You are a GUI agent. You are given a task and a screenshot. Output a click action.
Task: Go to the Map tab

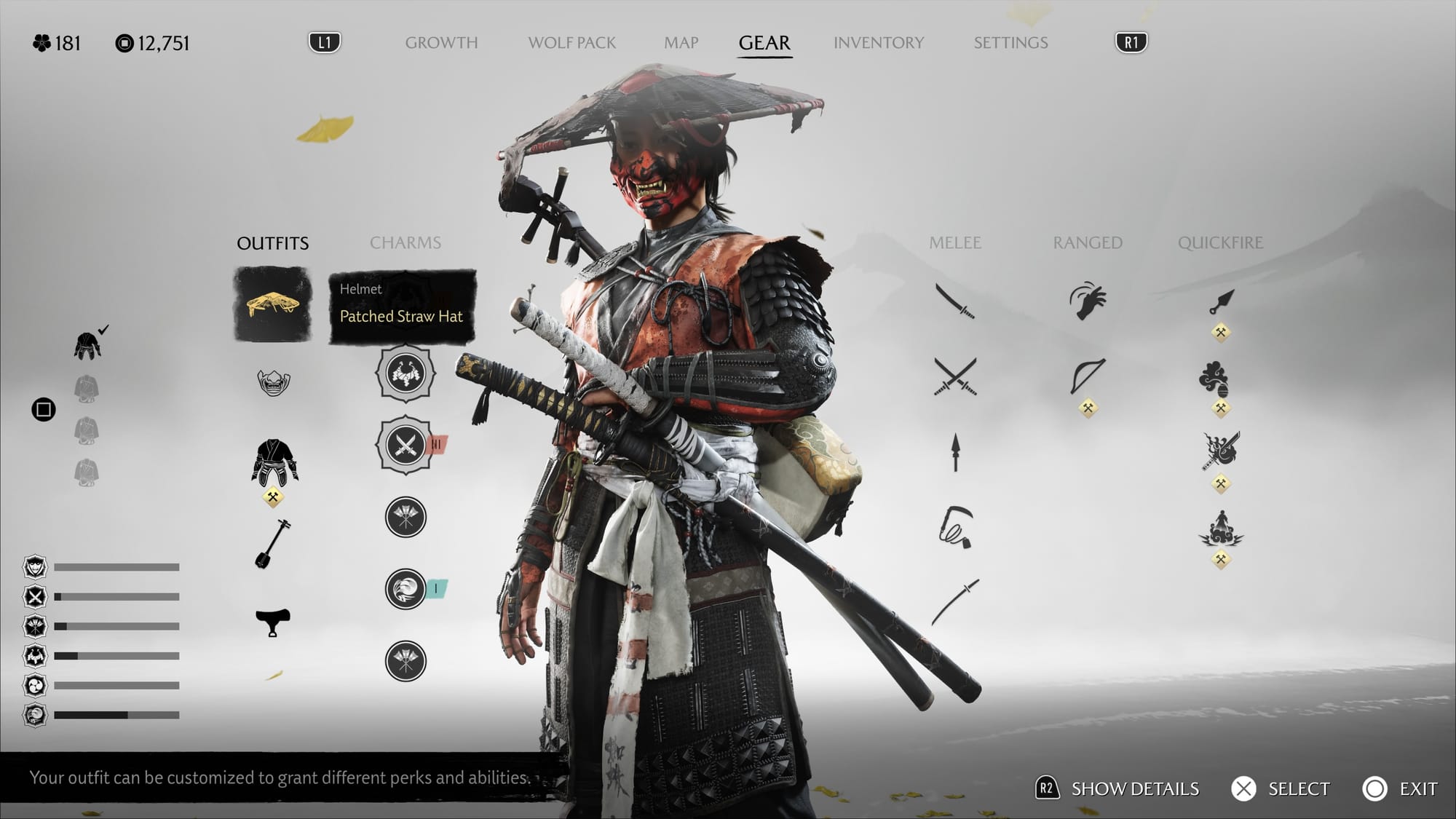coord(681,43)
